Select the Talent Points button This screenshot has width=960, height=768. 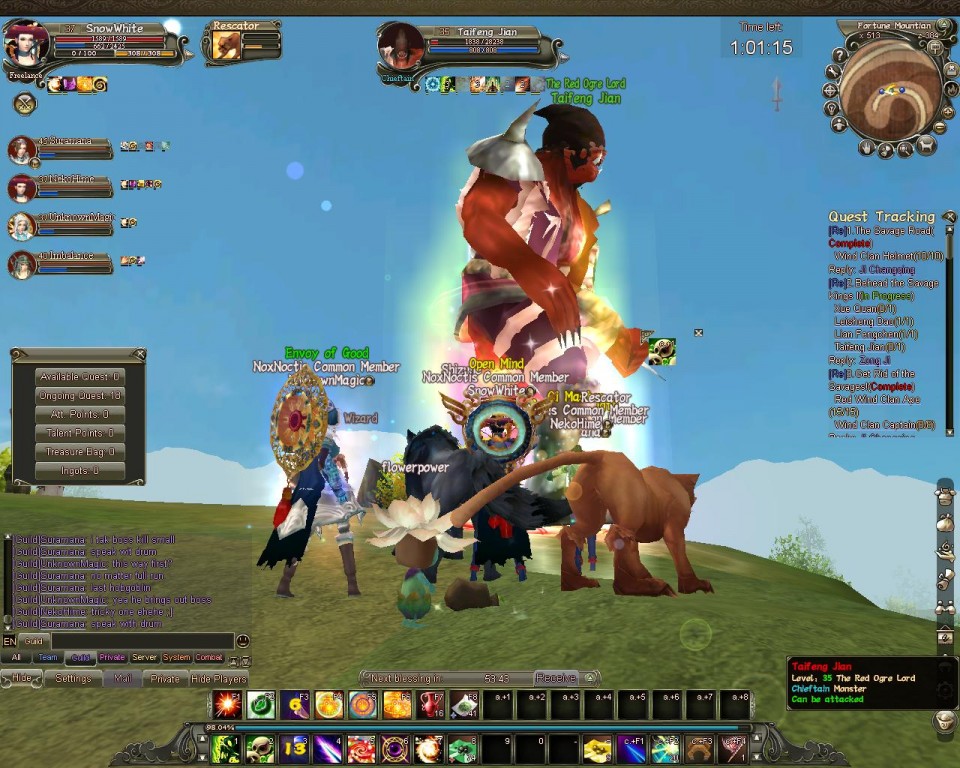coord(79,433)
